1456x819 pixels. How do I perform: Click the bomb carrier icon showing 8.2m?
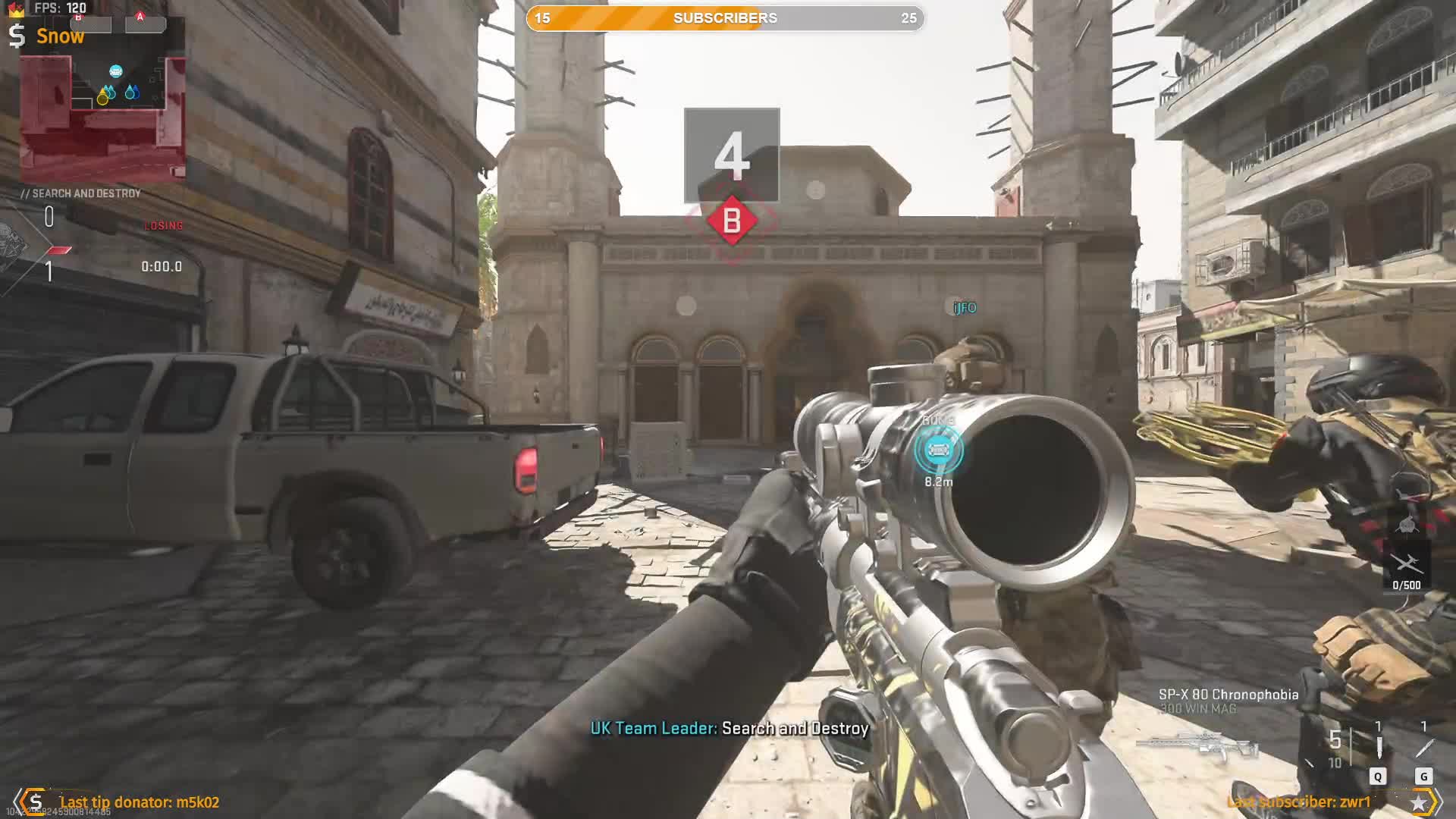938,450
